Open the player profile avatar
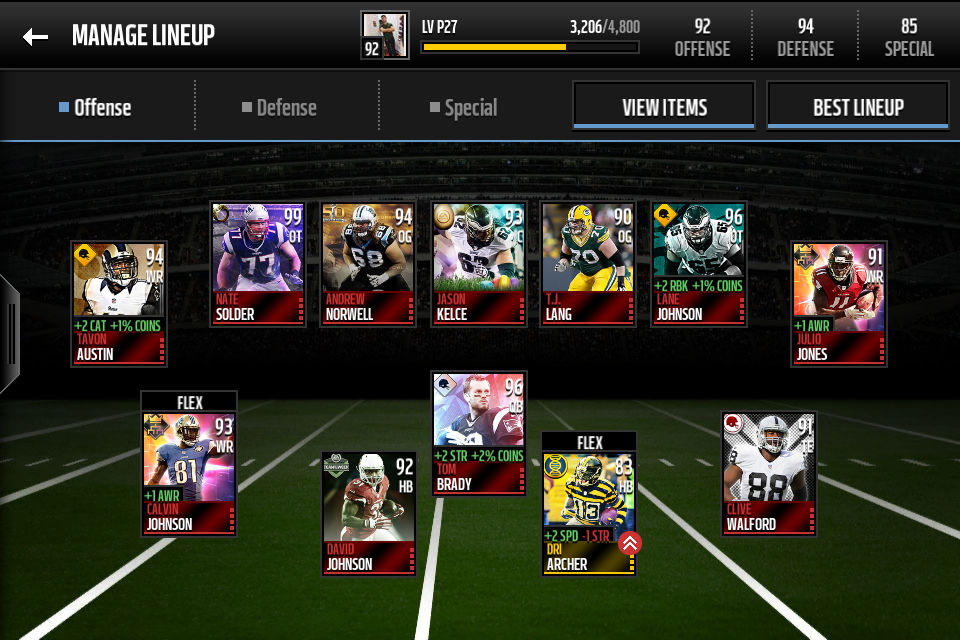 pos(385,36)
